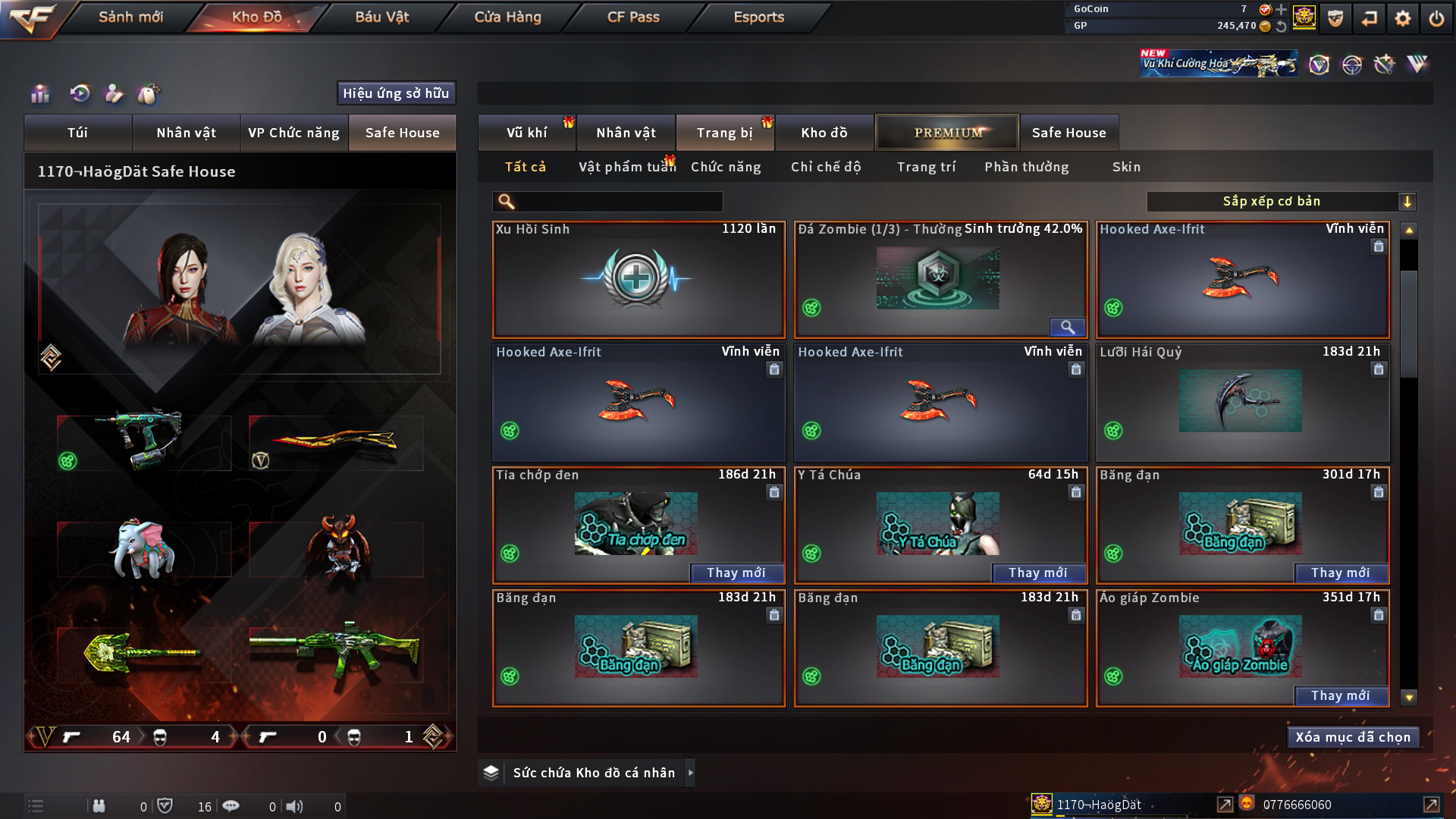Select the VP Chức năng tab
The height and width of the screenshot is (819, 1456).
pyautogui.click(x=293, y=133)
